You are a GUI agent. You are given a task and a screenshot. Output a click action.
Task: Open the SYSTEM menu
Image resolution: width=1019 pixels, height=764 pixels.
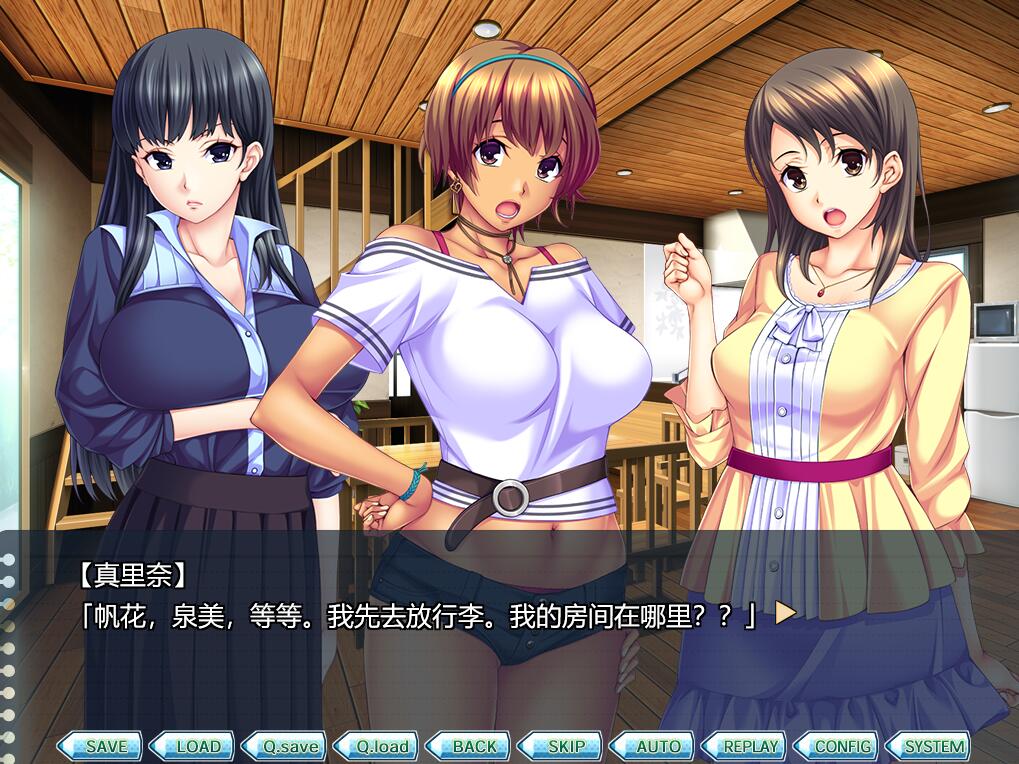[x=929, y=746]
